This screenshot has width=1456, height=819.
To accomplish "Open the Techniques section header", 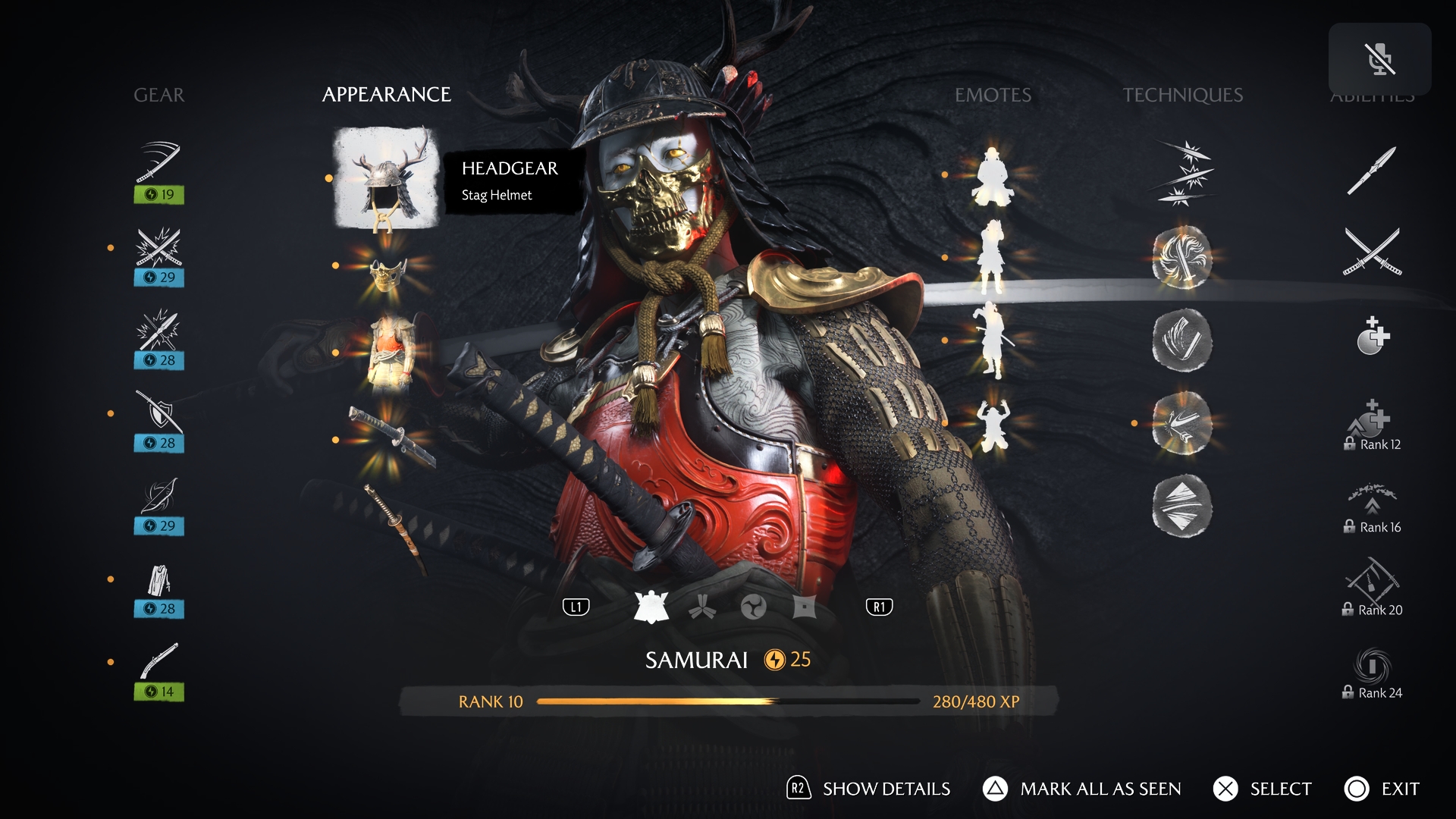I will point(1182,95).
